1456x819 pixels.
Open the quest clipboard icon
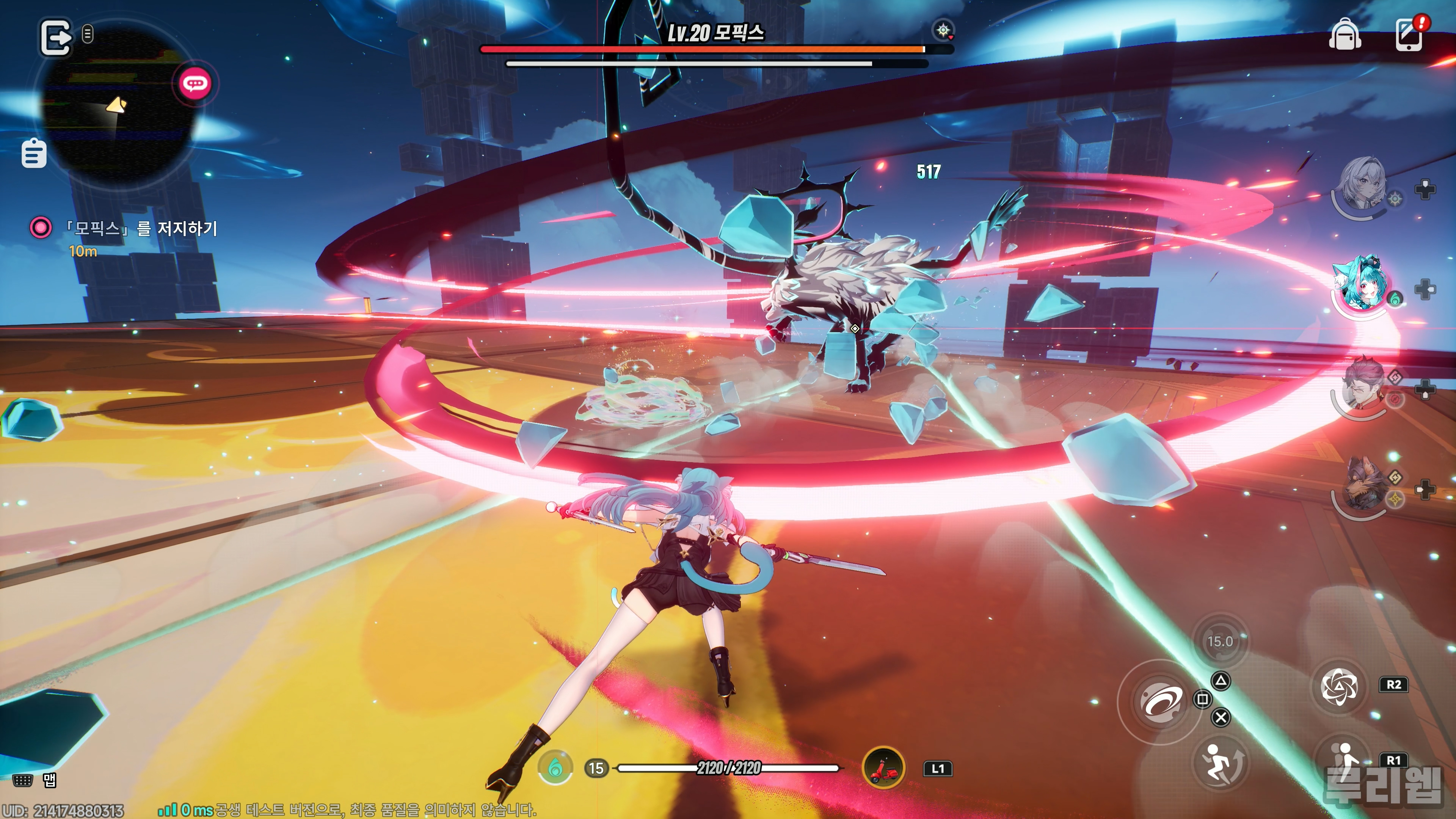point(34,153)
